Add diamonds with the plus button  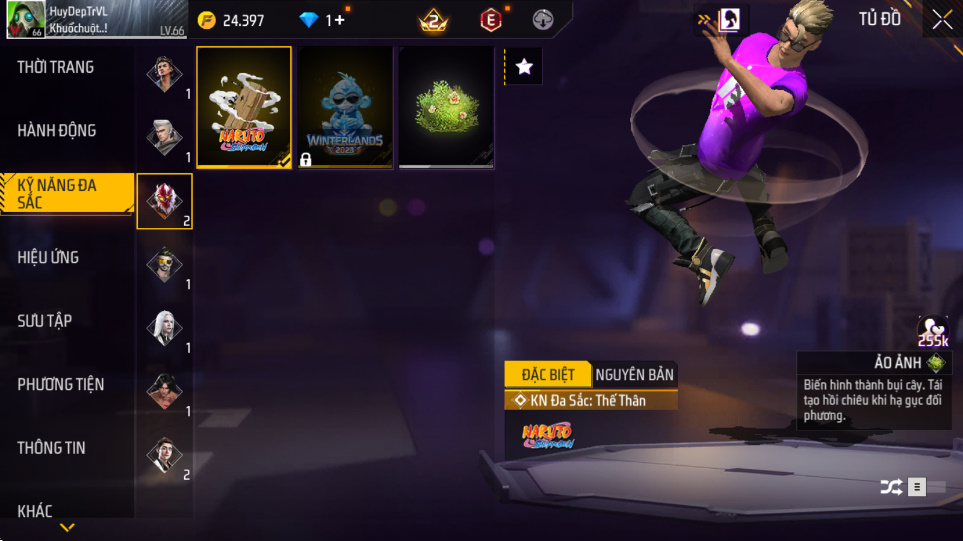[339, 20]
